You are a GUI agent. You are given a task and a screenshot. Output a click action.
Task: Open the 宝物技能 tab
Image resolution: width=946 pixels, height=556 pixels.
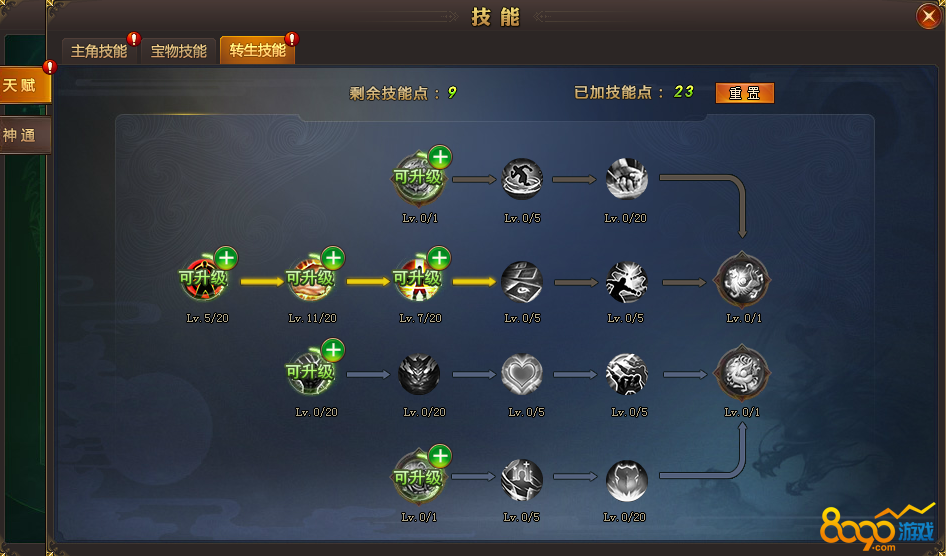[x=179, y=51]
